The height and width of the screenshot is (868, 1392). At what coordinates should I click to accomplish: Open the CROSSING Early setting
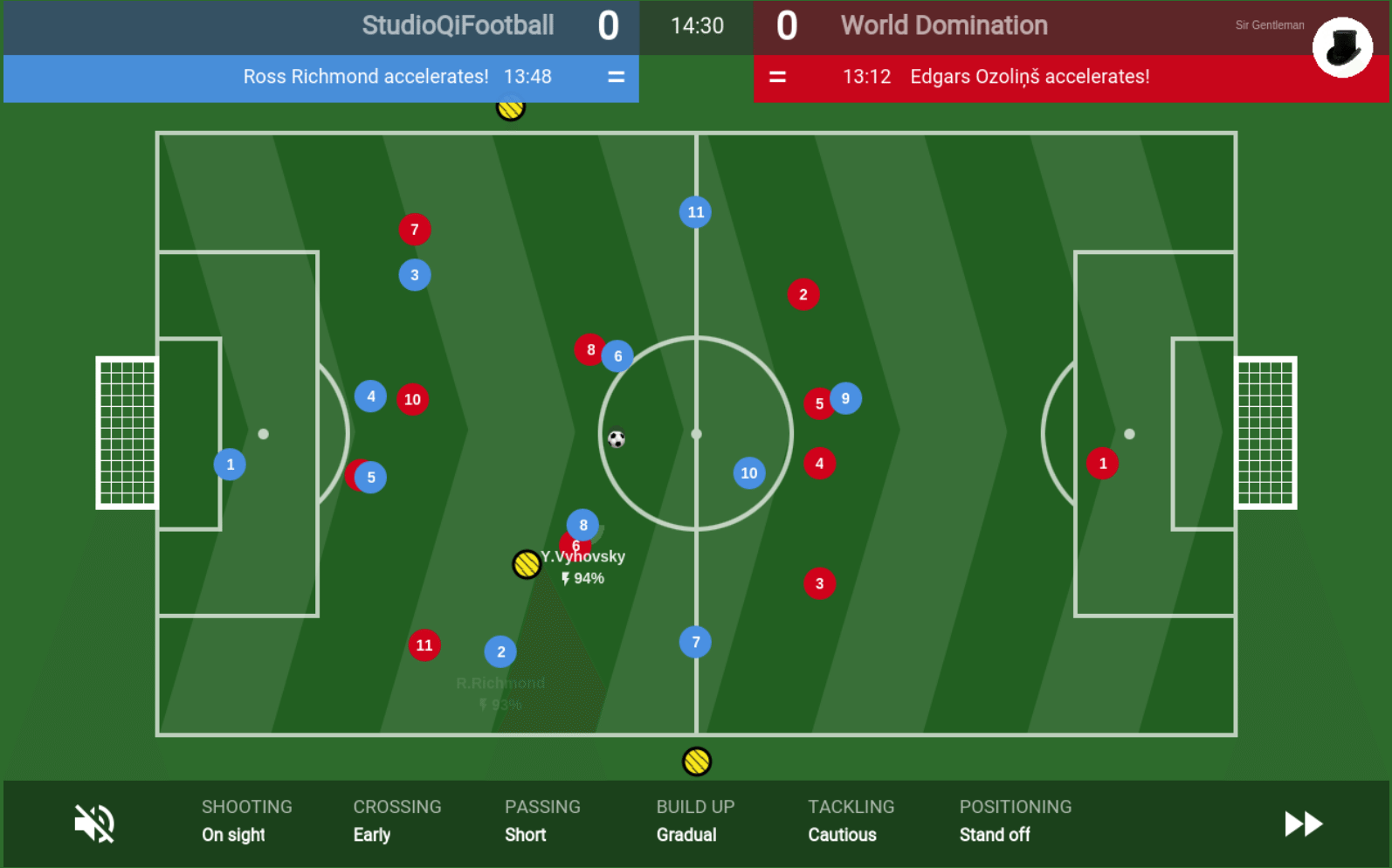click(x=396, y=821)
